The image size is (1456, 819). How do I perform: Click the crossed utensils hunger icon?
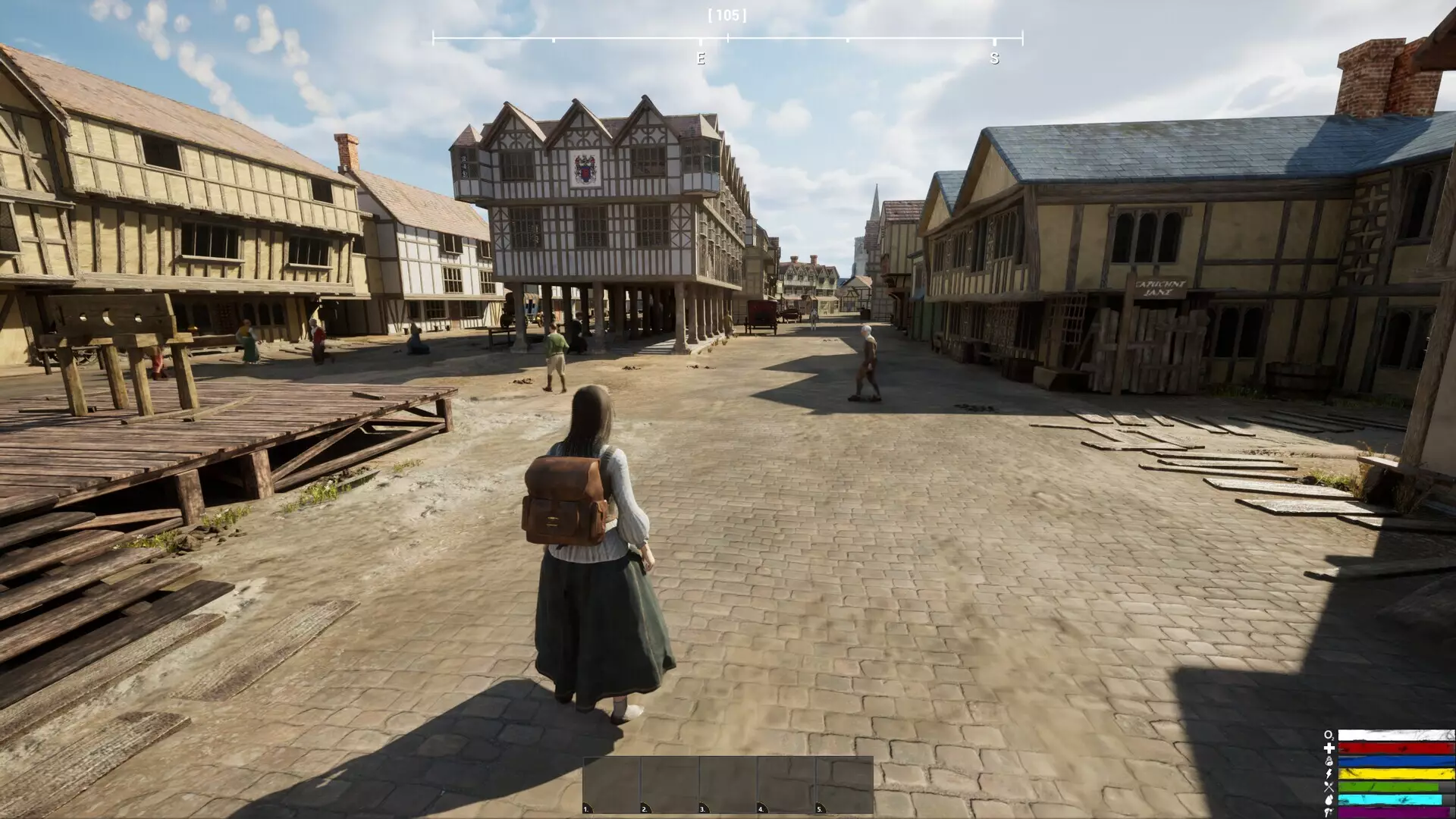point(1329,787)
